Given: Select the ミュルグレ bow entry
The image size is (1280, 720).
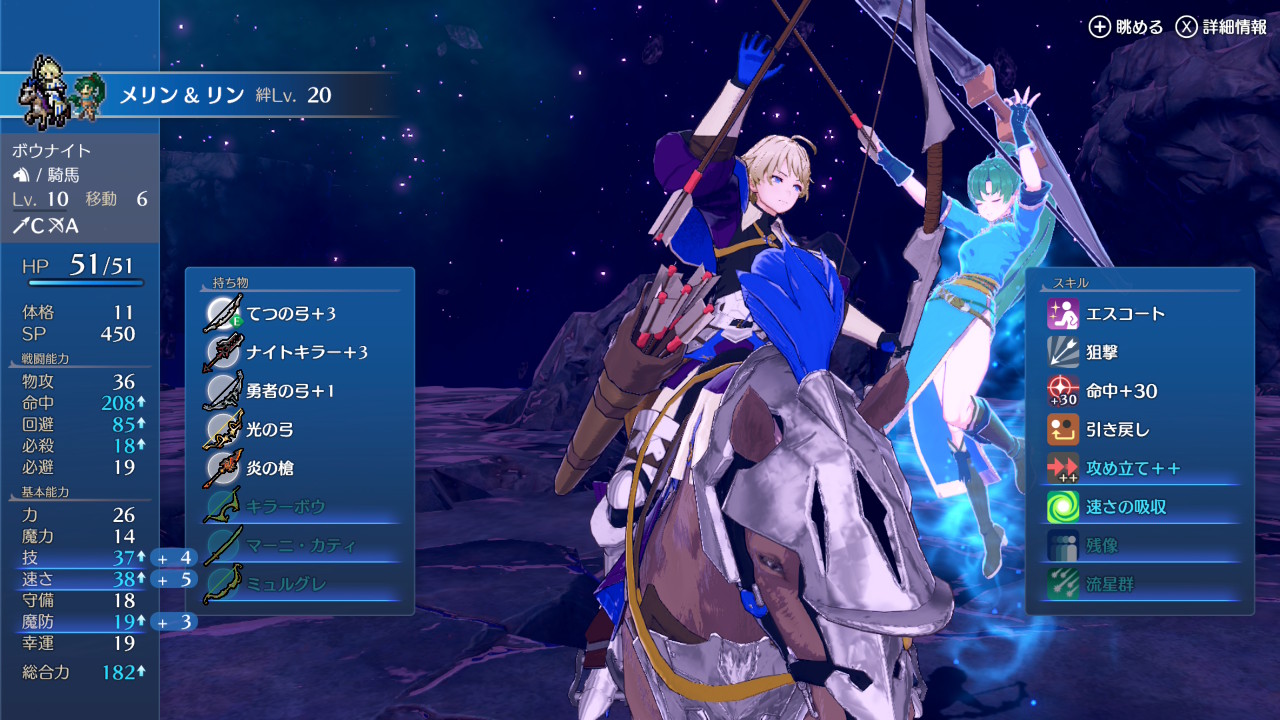Looking at the screenshot, I should tap(299, 584).
